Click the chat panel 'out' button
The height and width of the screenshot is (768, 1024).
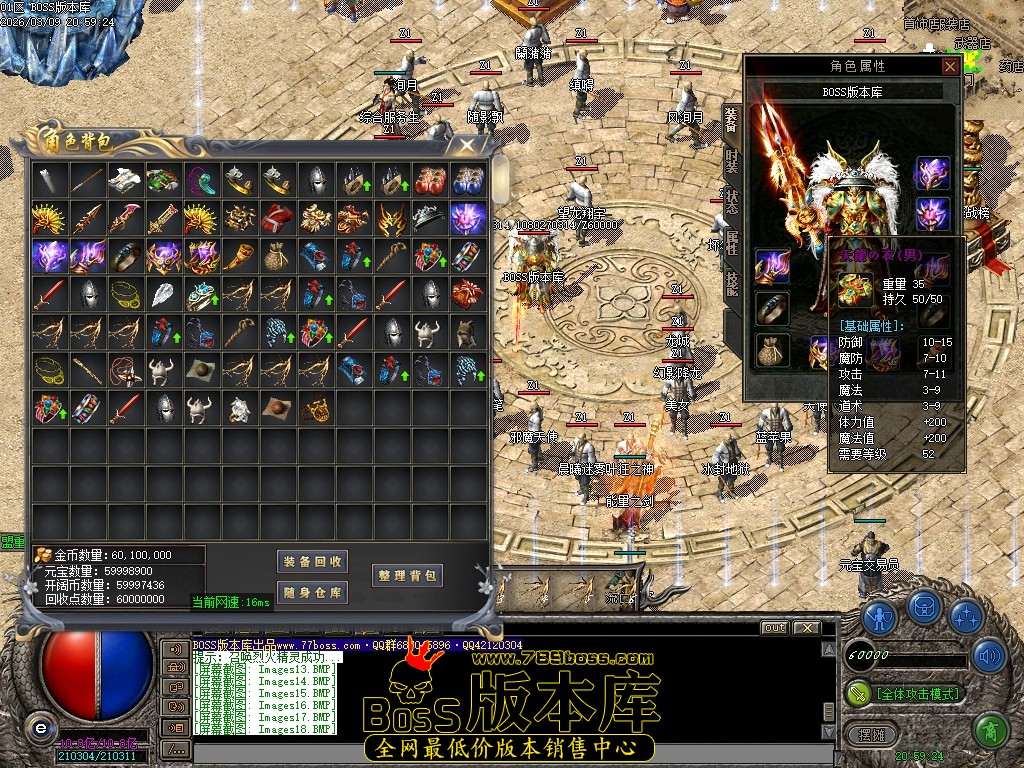tap(774, 628)
